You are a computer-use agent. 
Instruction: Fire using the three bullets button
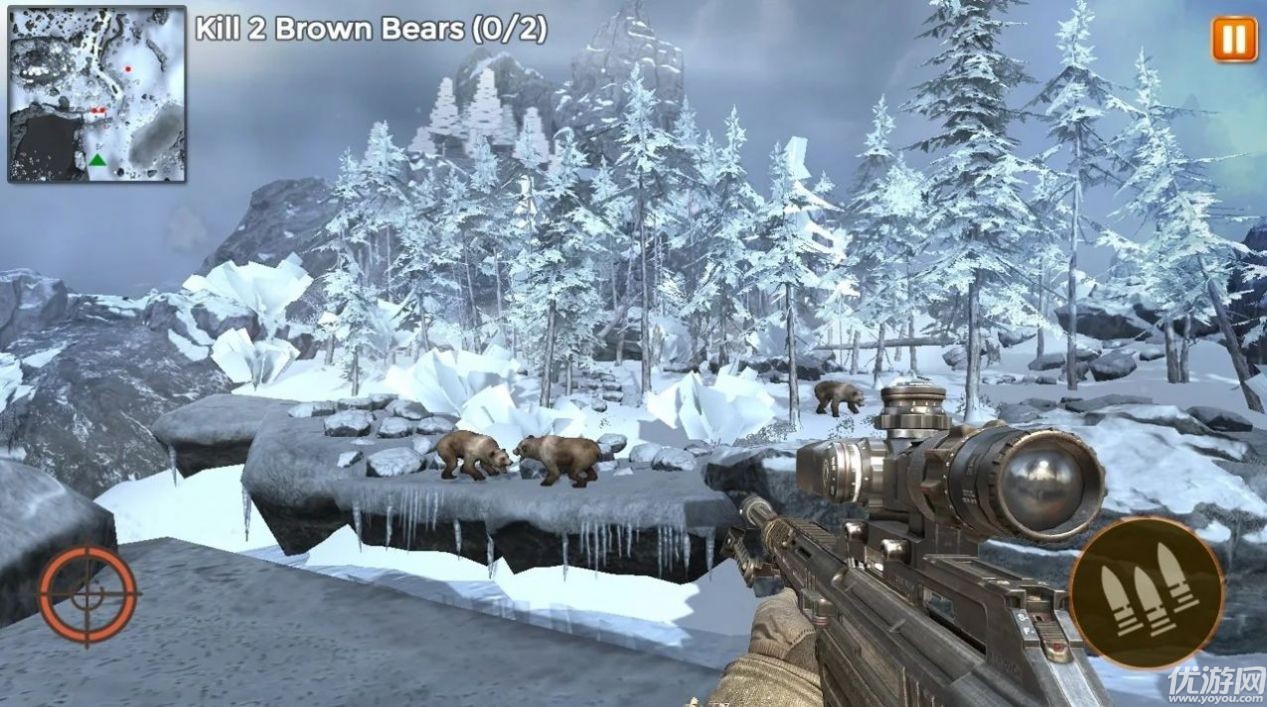click(1145, 592)
